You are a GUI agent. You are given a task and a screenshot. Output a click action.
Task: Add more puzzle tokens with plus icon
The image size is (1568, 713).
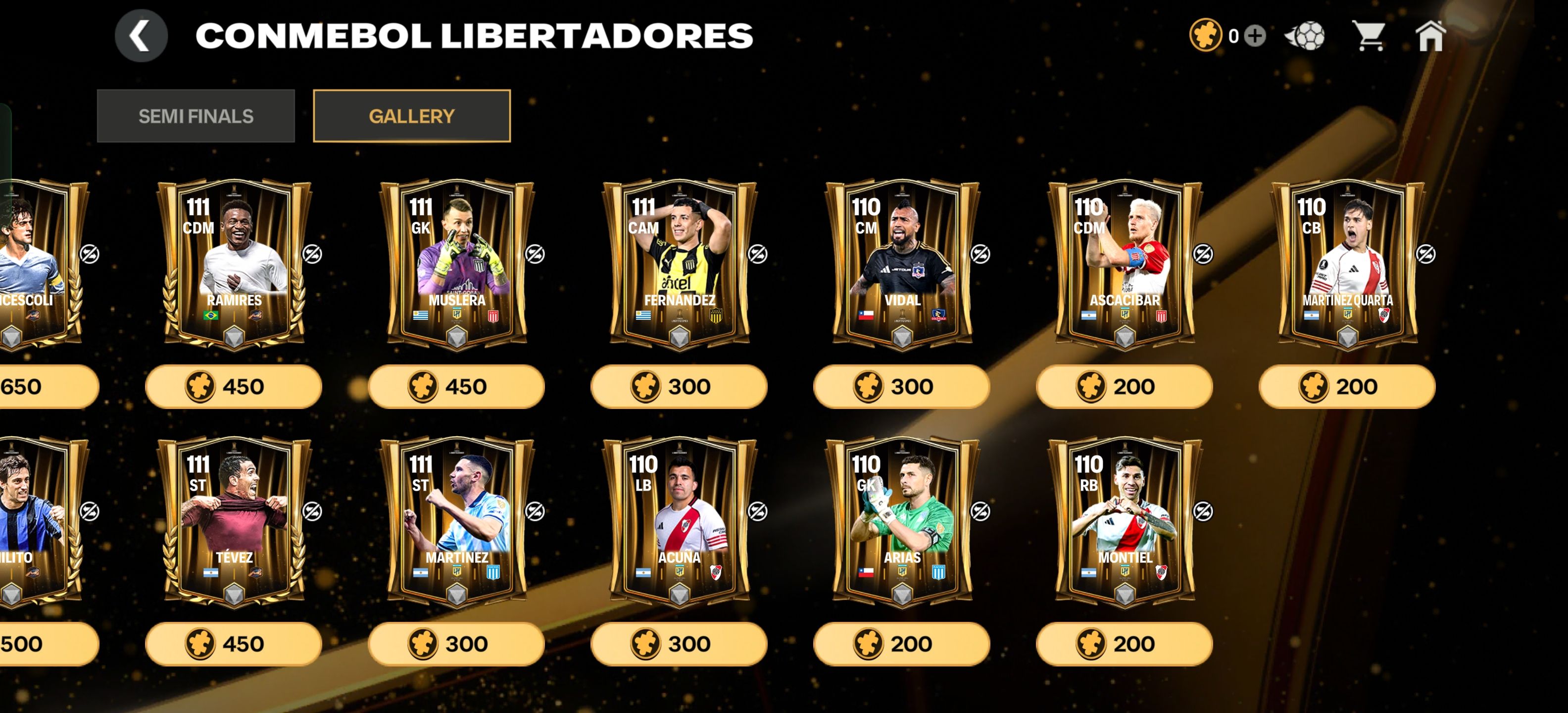pos(1255,36)
